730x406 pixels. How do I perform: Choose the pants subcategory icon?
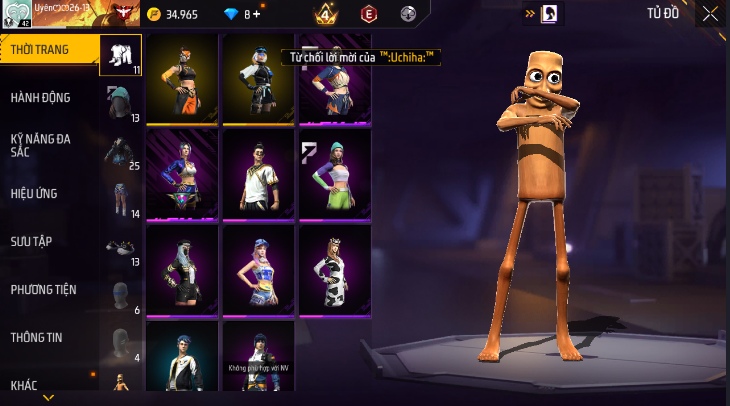click(121, 198)
